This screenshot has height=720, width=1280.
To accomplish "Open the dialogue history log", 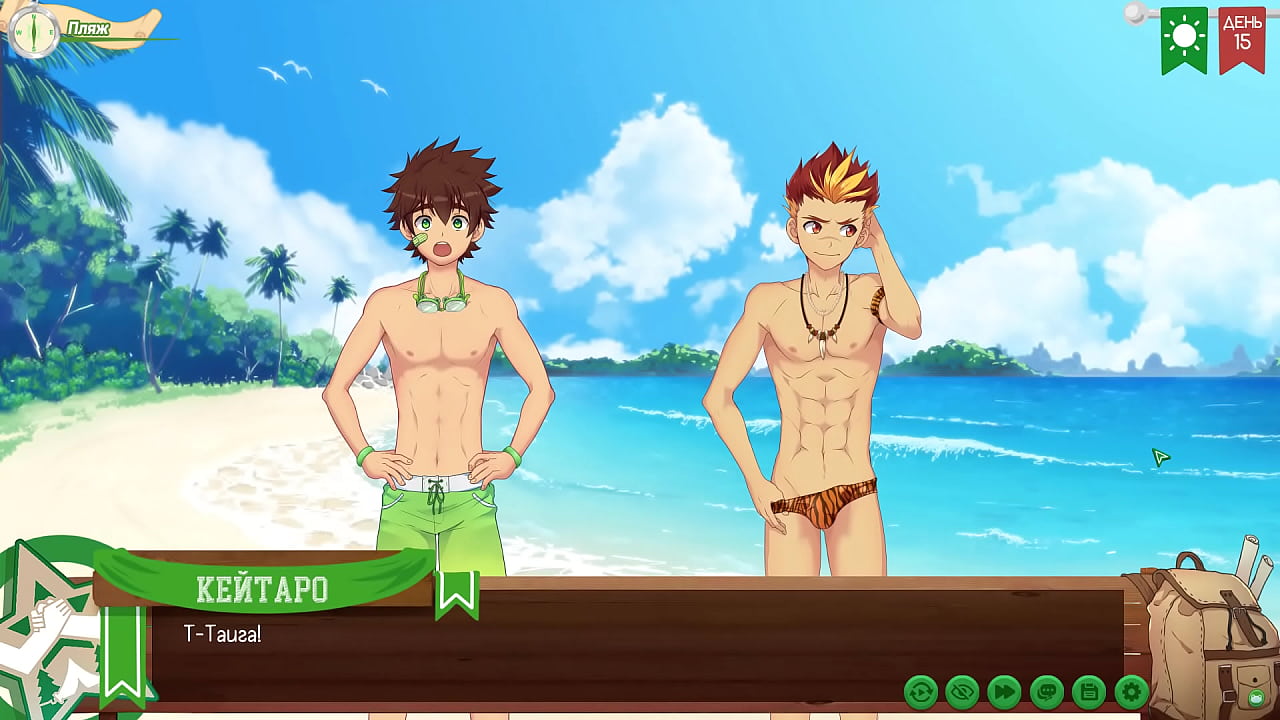I will [1046, 690].
